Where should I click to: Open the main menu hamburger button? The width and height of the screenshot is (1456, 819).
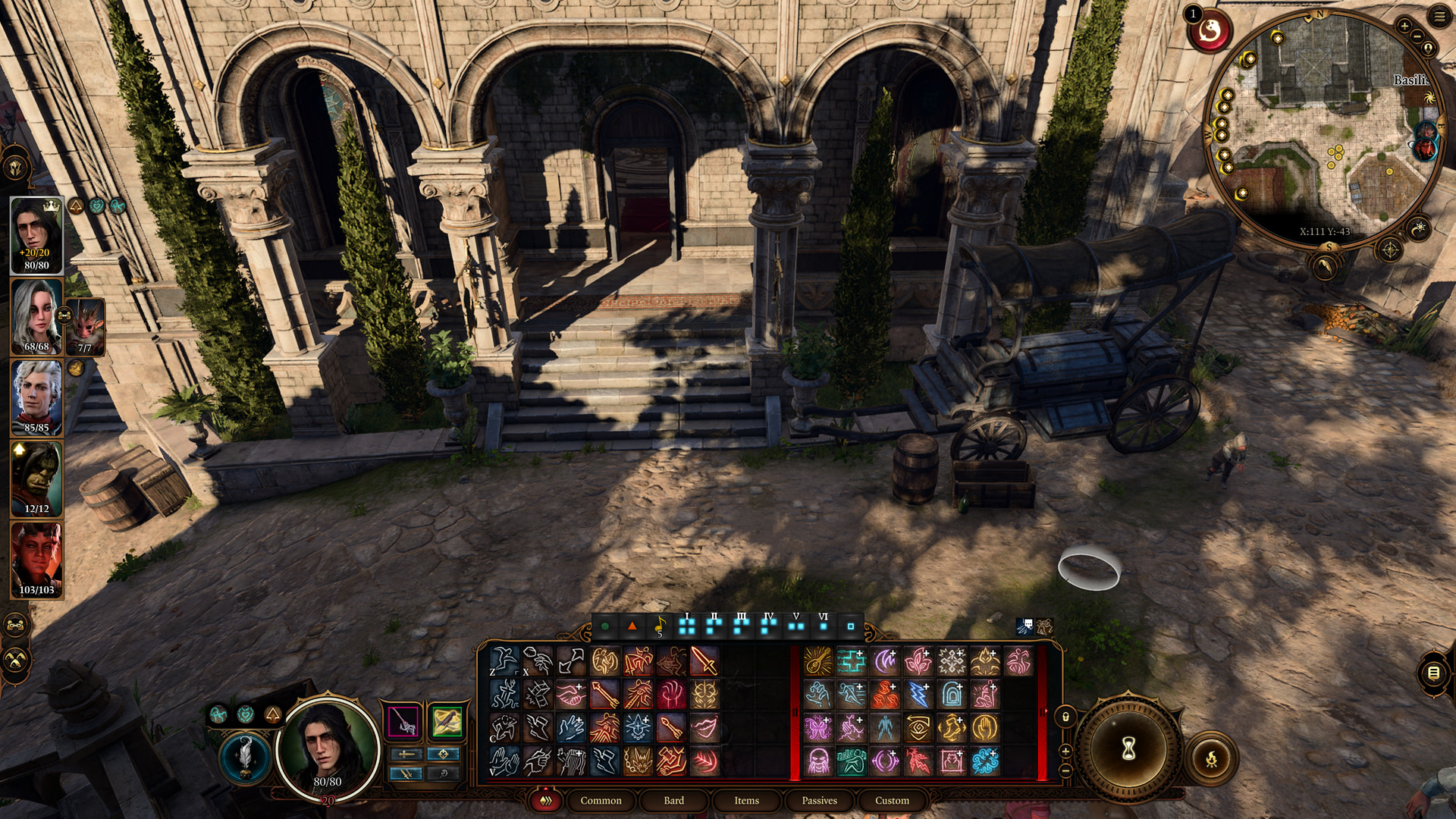1439,16
